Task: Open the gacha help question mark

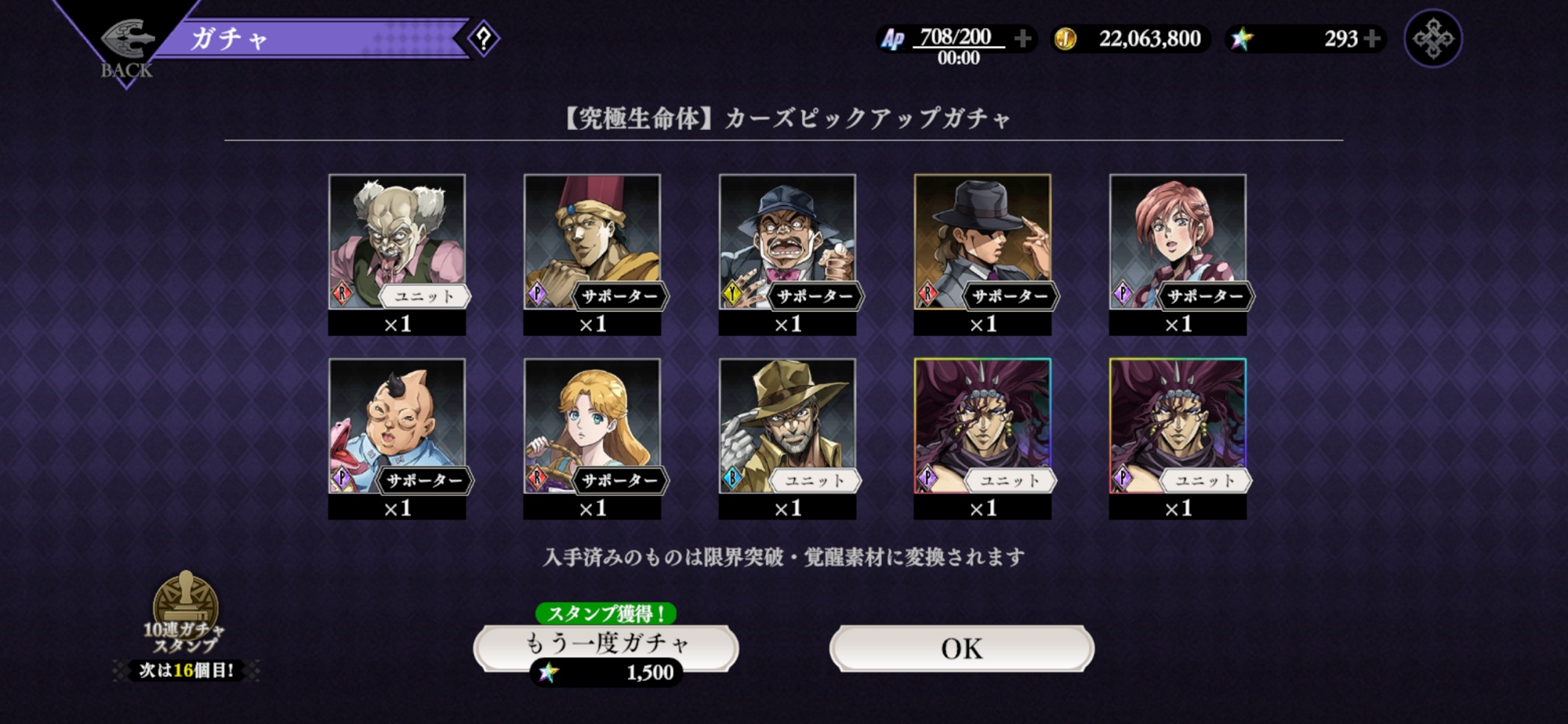Action: 484,38
